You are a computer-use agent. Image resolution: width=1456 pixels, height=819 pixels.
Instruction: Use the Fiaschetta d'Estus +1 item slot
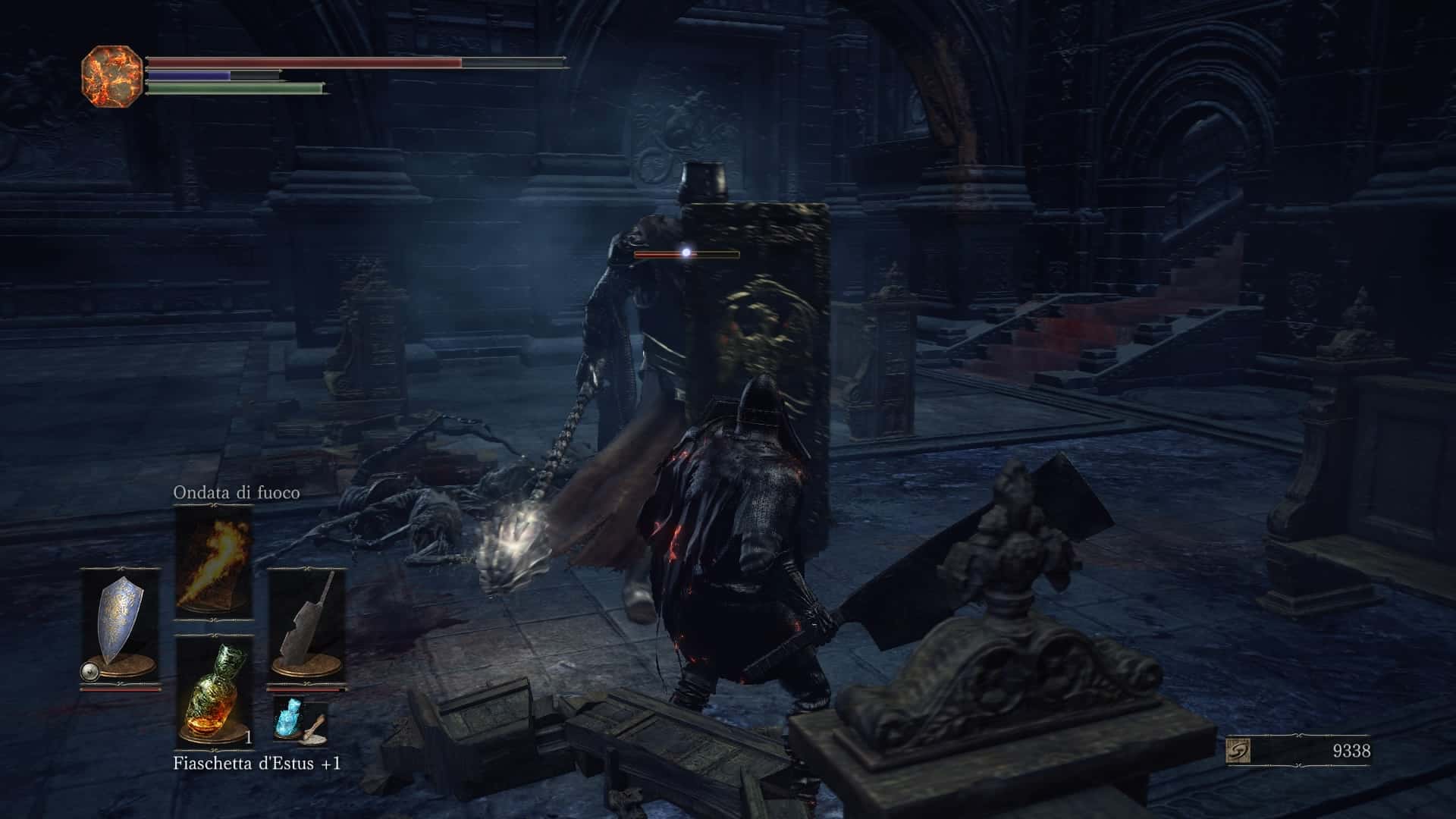213,692
